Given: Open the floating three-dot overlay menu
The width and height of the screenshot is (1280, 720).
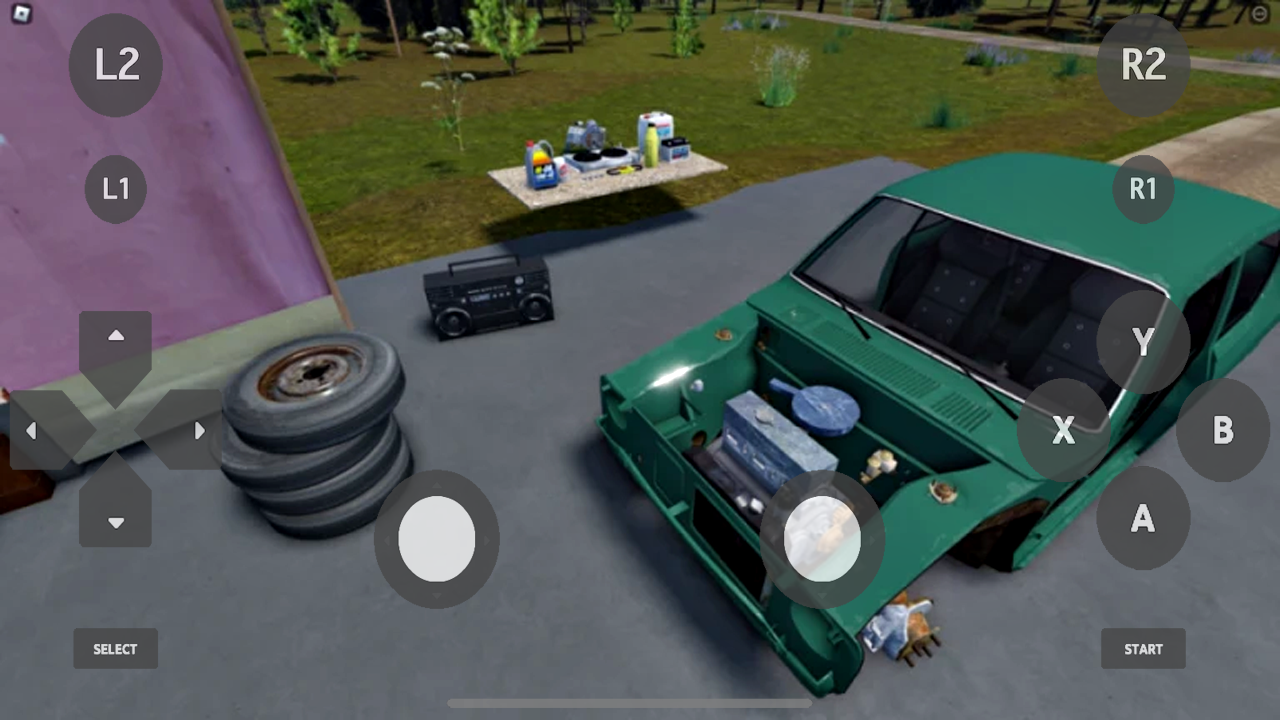Looking at the screenshot, I should point(1258,14).
